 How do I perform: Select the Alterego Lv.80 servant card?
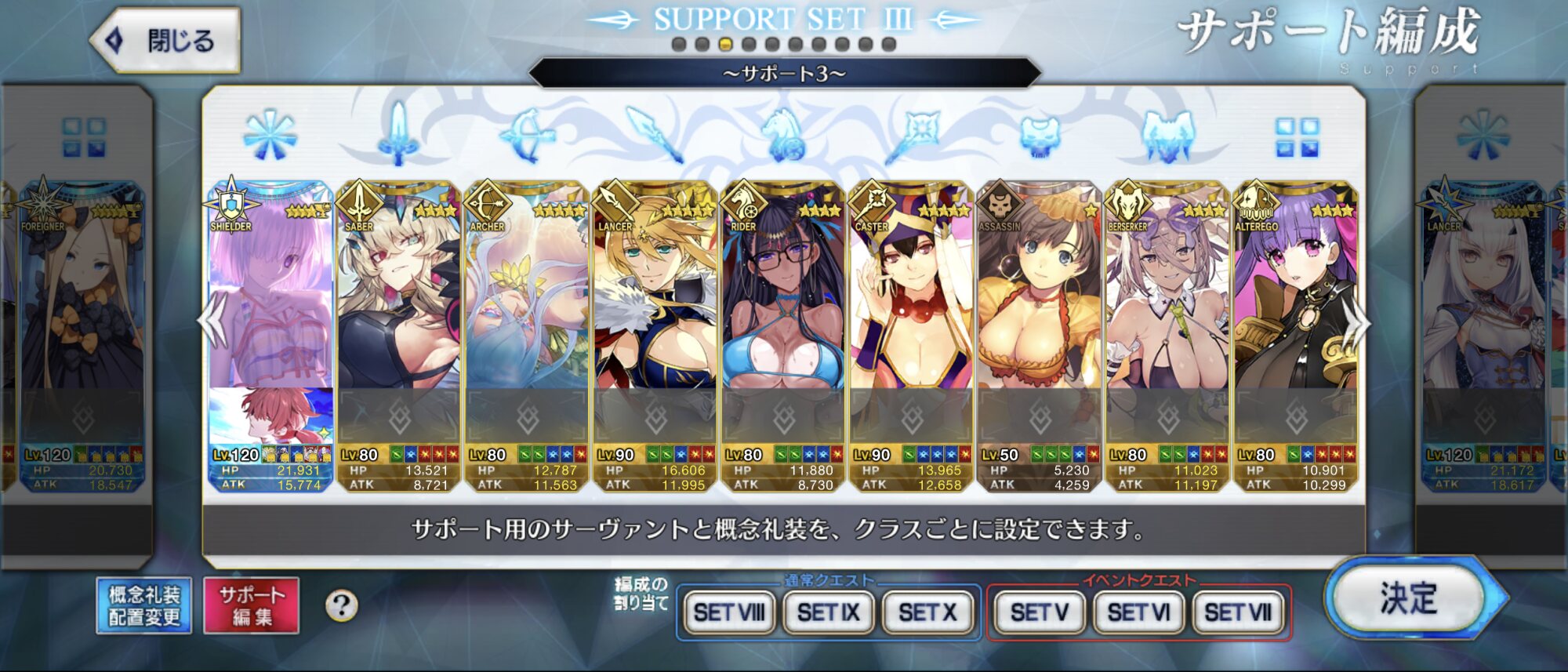coord(1295,314)
